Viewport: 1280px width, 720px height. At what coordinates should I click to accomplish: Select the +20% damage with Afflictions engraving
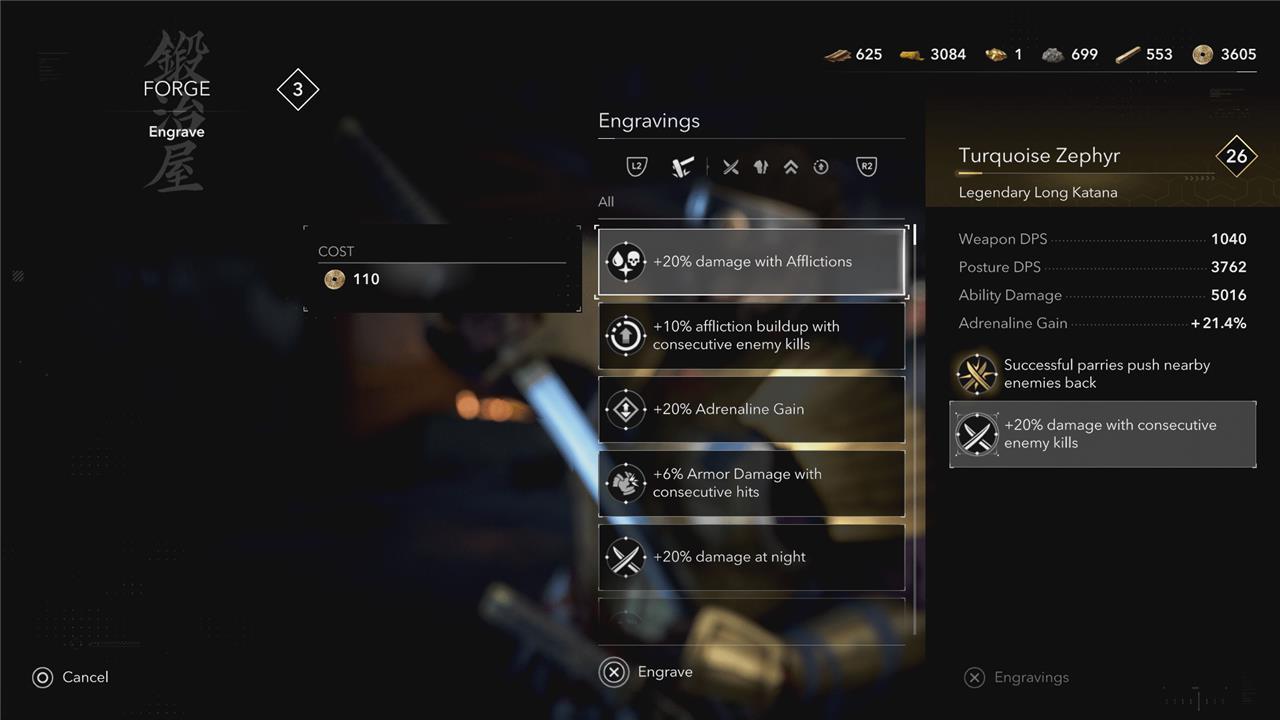click(751, 262)
